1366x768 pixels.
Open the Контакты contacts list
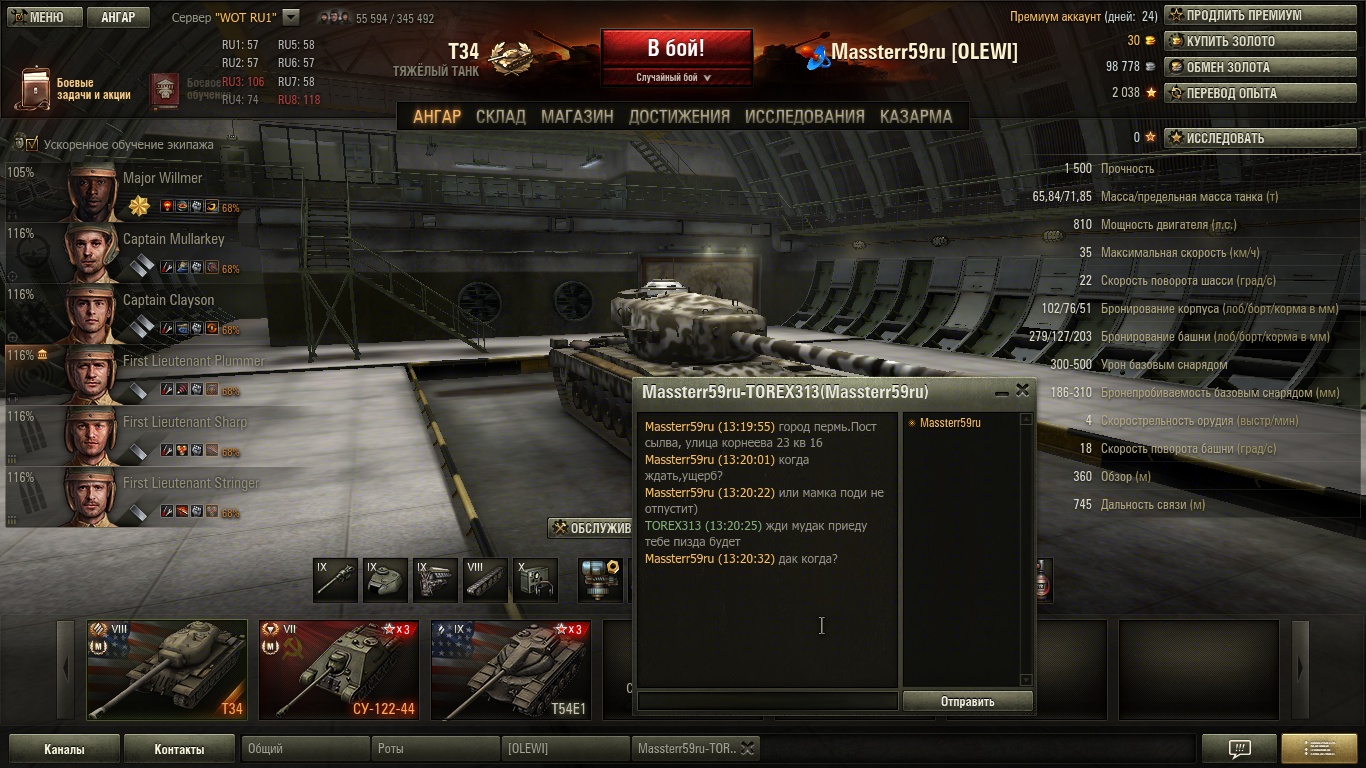pos(179,749)
